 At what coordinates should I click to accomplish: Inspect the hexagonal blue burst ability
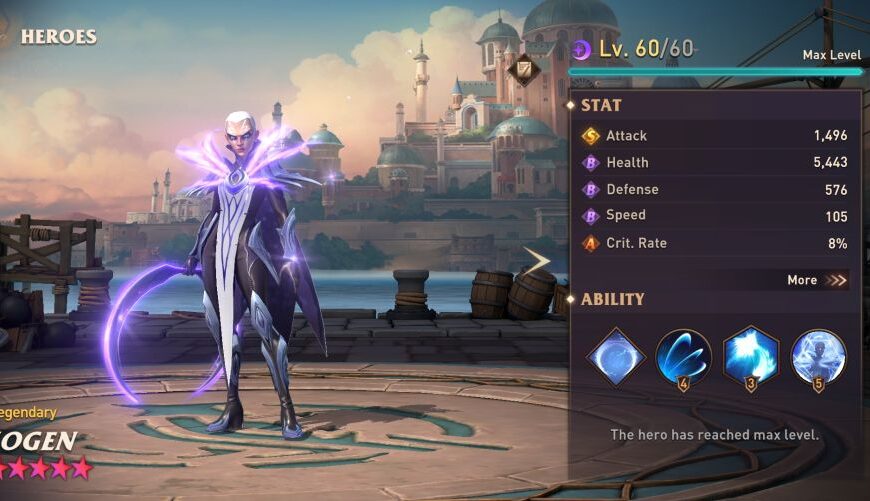[x=751, y=357]
